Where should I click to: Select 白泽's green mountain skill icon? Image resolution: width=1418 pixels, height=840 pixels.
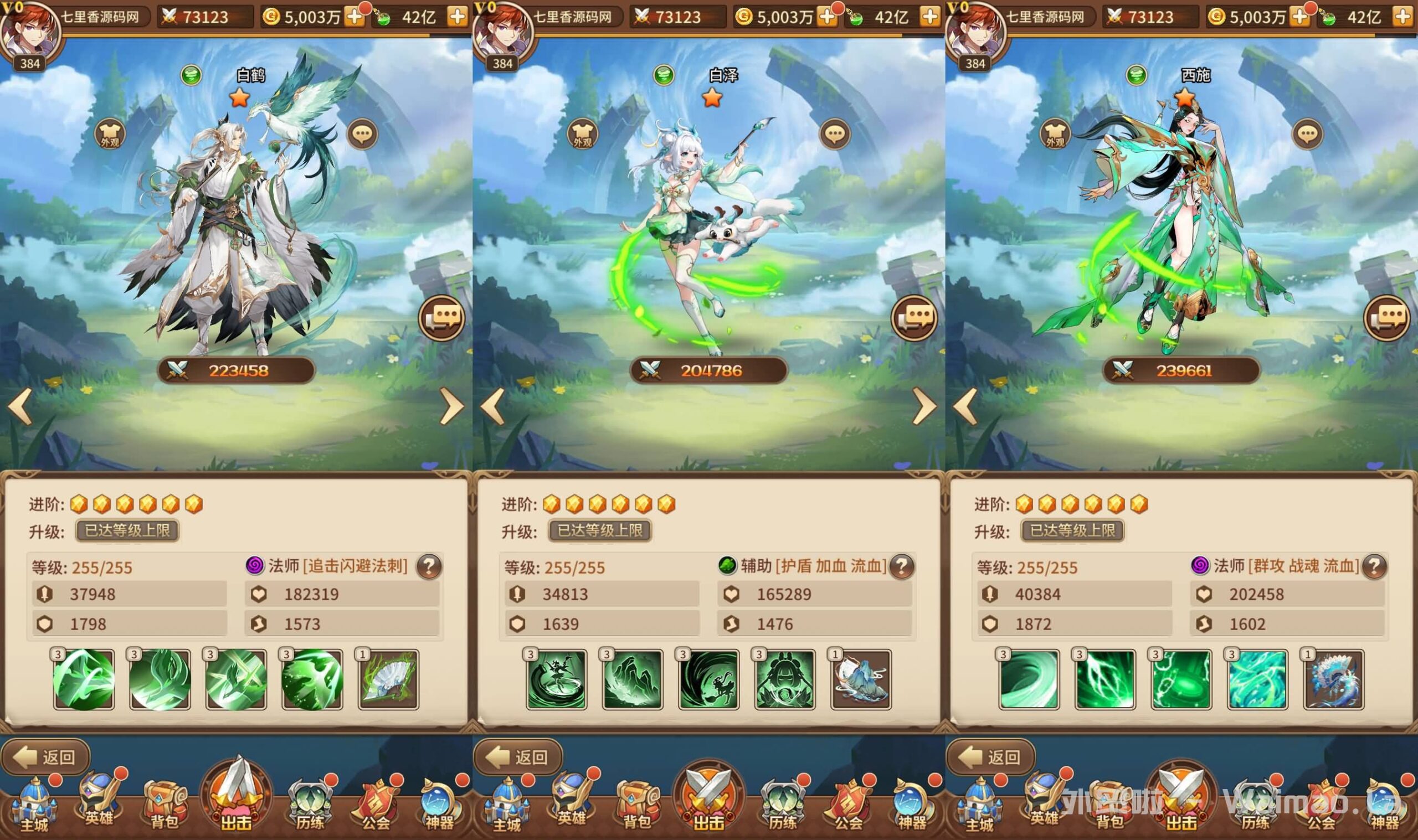pos(633,679)
